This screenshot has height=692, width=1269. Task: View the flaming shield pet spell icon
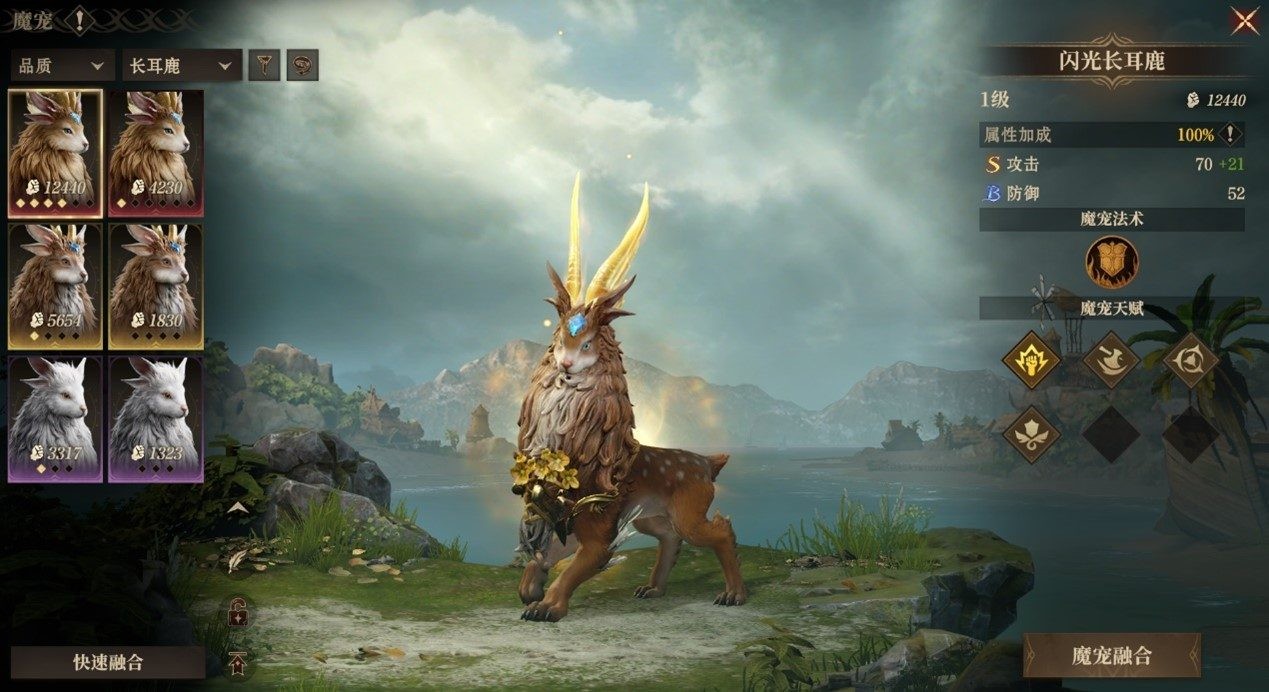pos(1112,263)
